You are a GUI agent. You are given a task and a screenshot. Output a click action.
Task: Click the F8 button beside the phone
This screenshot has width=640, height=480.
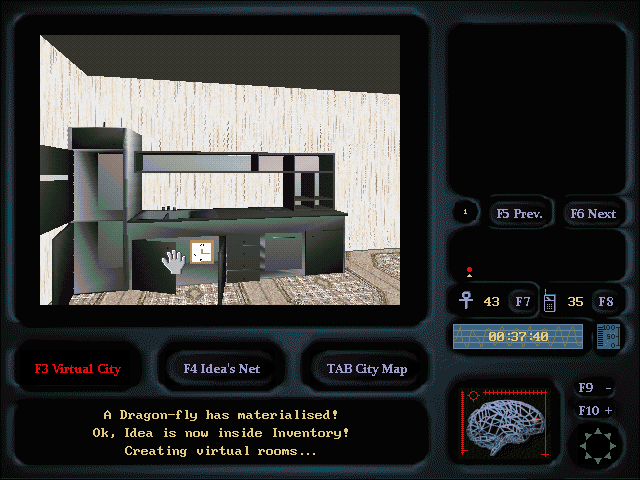pyautogui.click(x=605, y=301)
